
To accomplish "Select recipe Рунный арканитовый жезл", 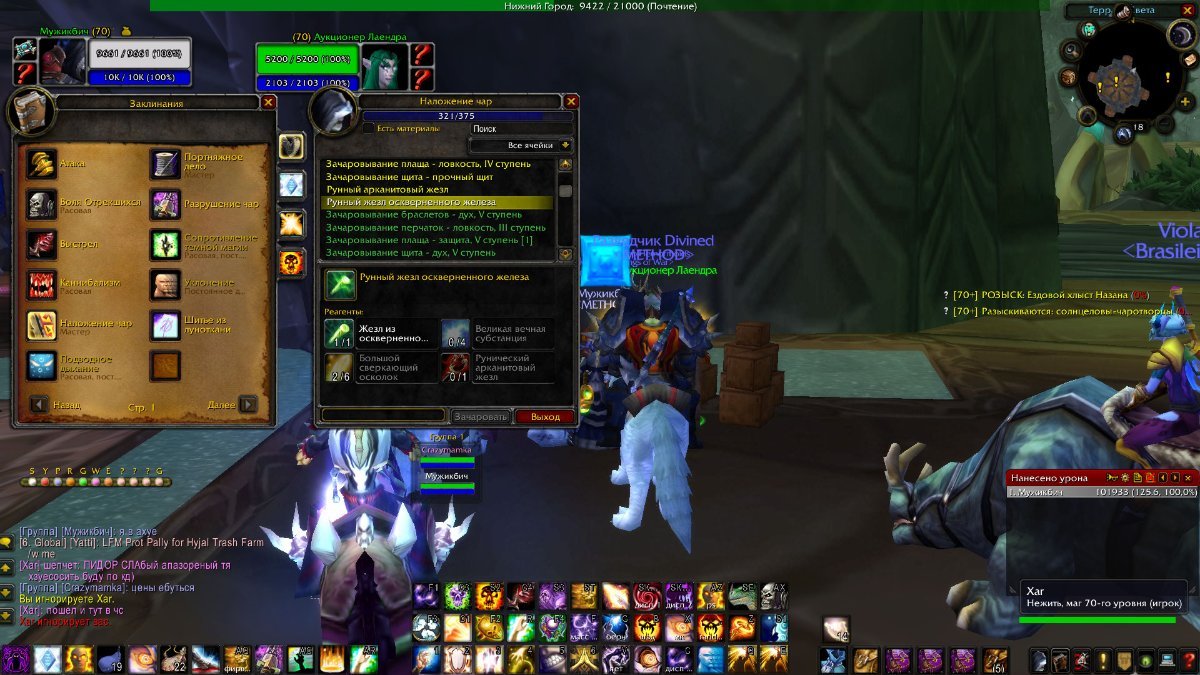I will click(387, 189).
